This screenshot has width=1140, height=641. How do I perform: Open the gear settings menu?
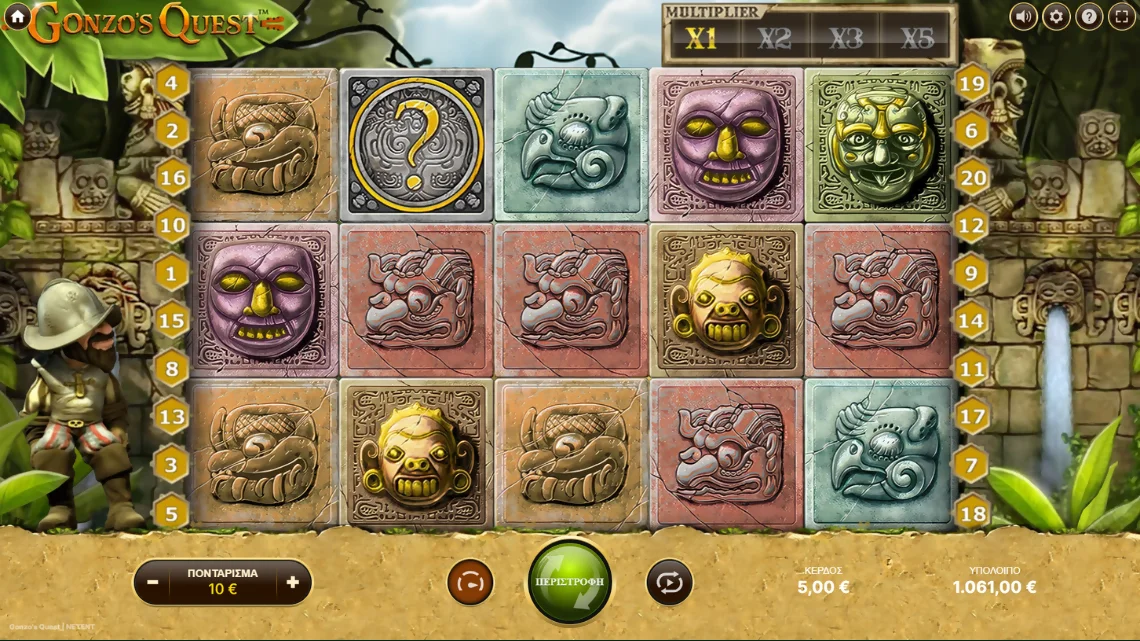coord(1056,16)
